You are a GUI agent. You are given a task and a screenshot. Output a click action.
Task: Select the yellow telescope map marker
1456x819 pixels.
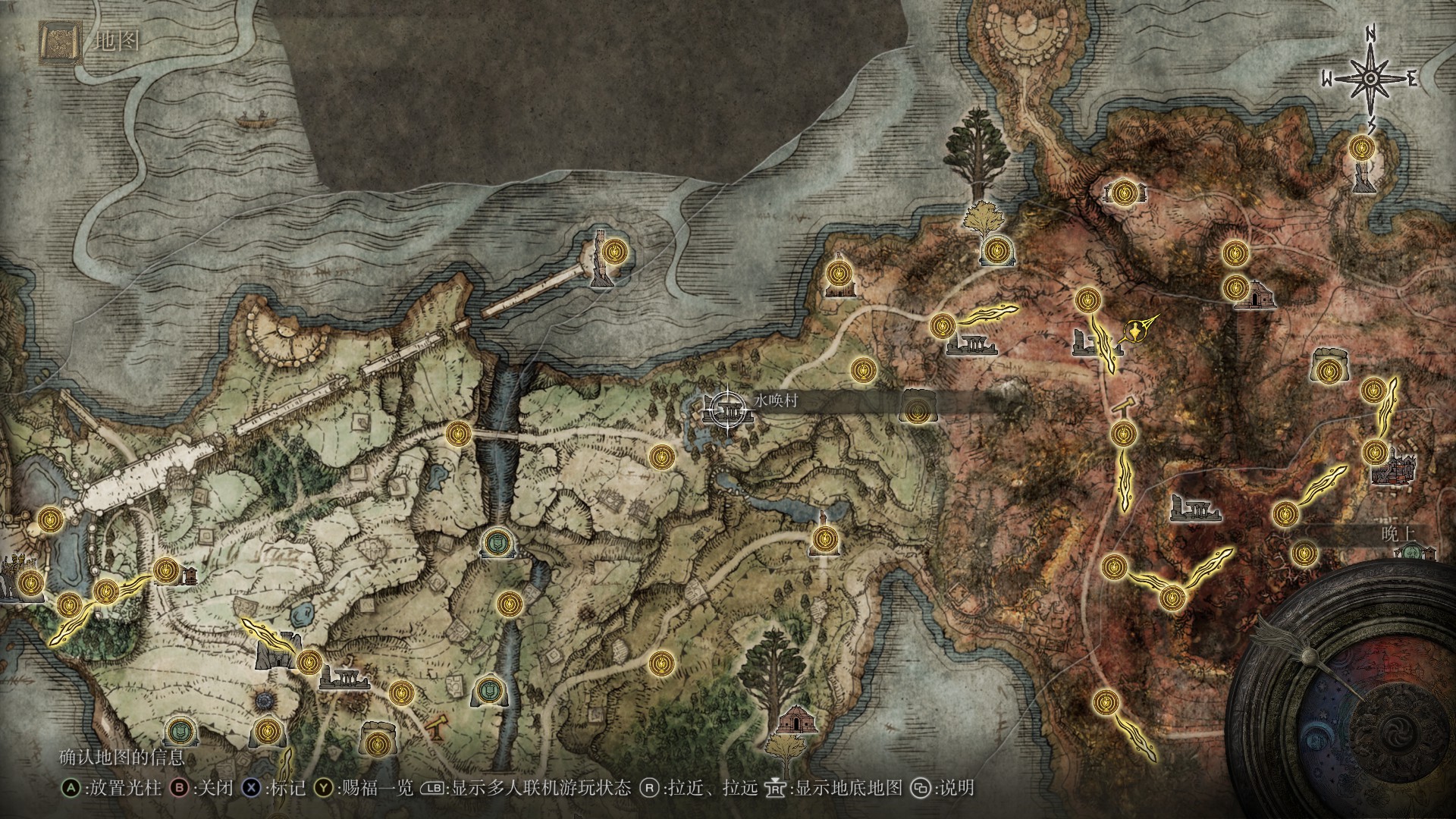point(436,727)
